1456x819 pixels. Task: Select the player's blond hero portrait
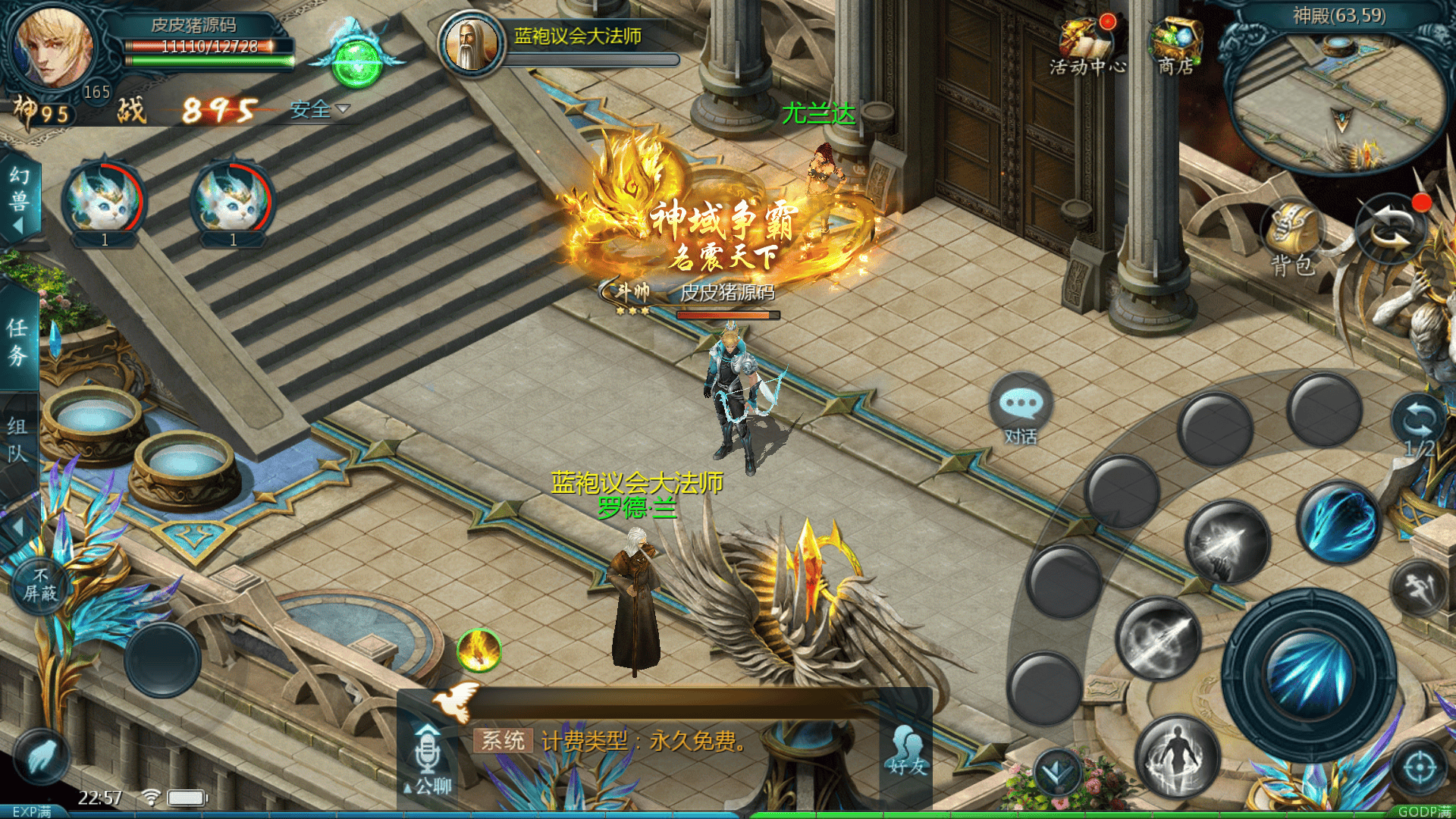tap(53, 47)
